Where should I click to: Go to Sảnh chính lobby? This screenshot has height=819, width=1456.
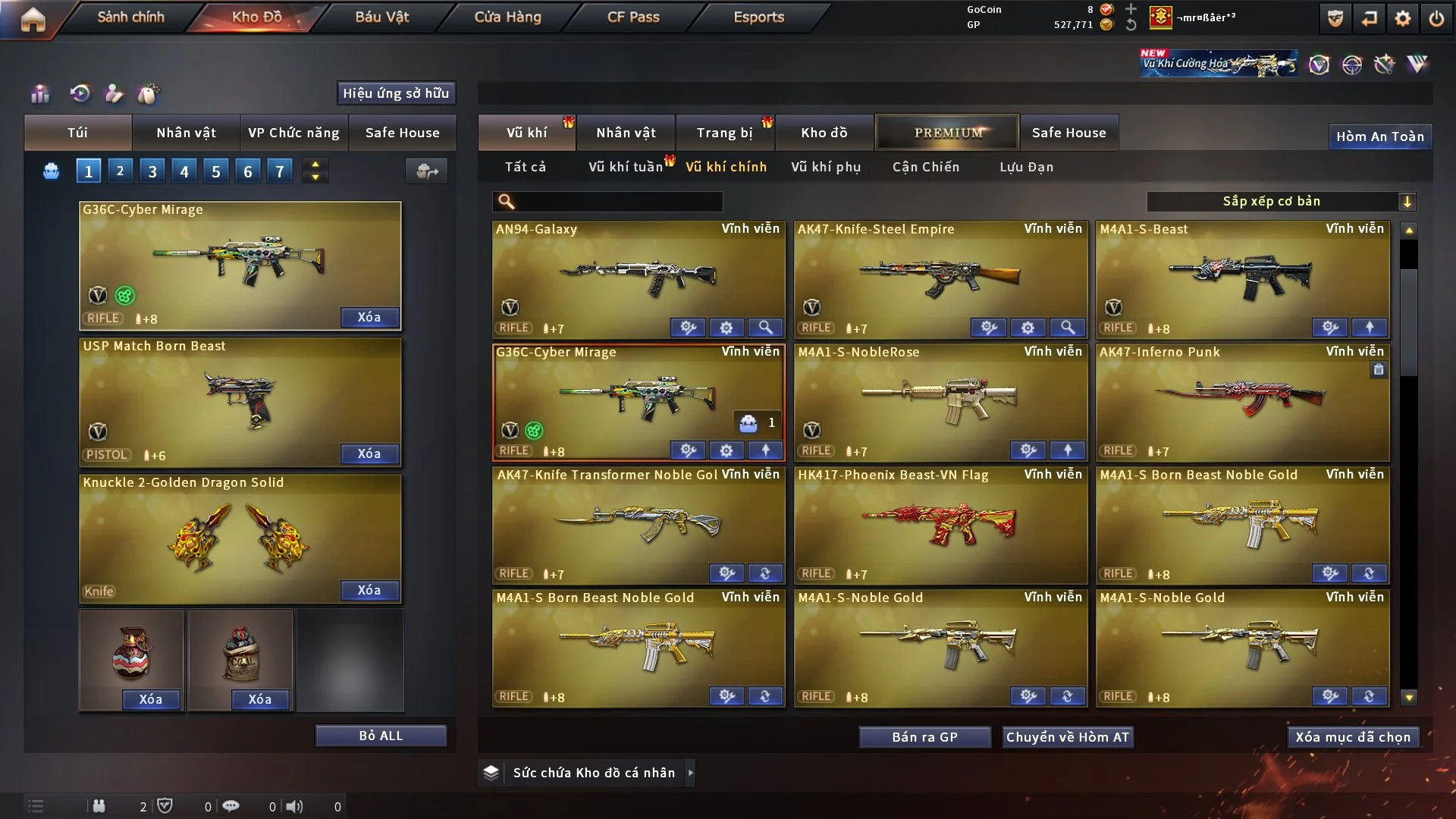[x=130, y=17]
